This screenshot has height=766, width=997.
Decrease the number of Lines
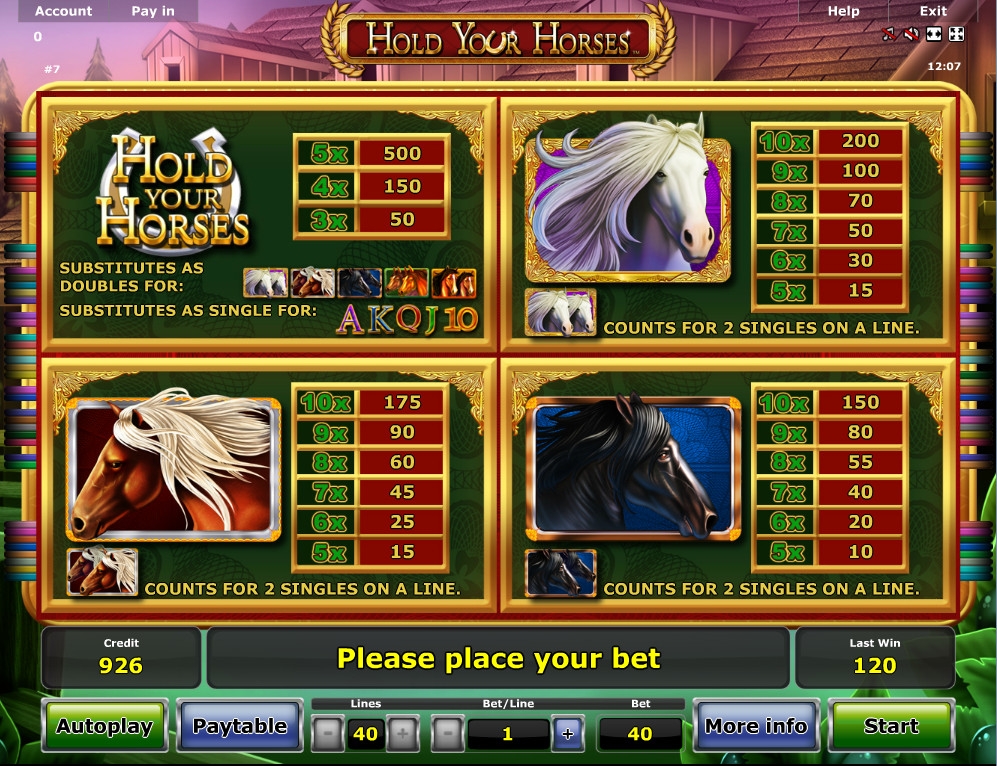(x=328, y=735)
